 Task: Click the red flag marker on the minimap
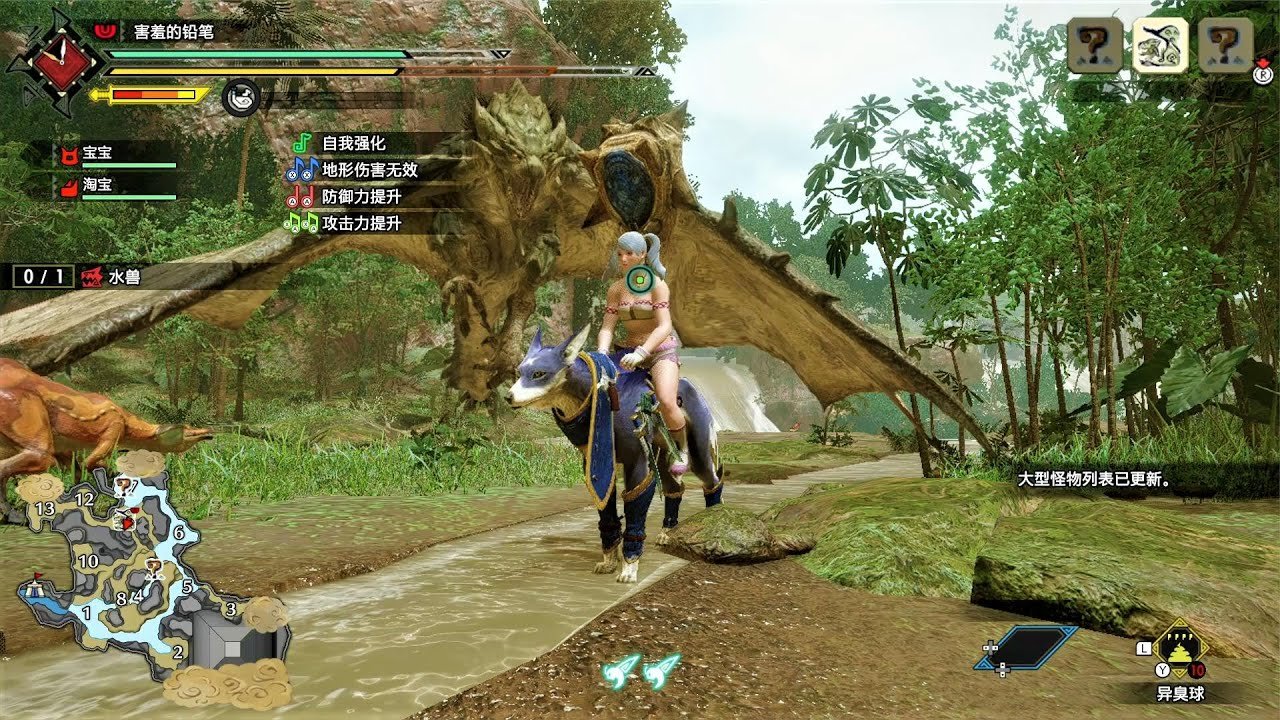[x=39, y=577]
